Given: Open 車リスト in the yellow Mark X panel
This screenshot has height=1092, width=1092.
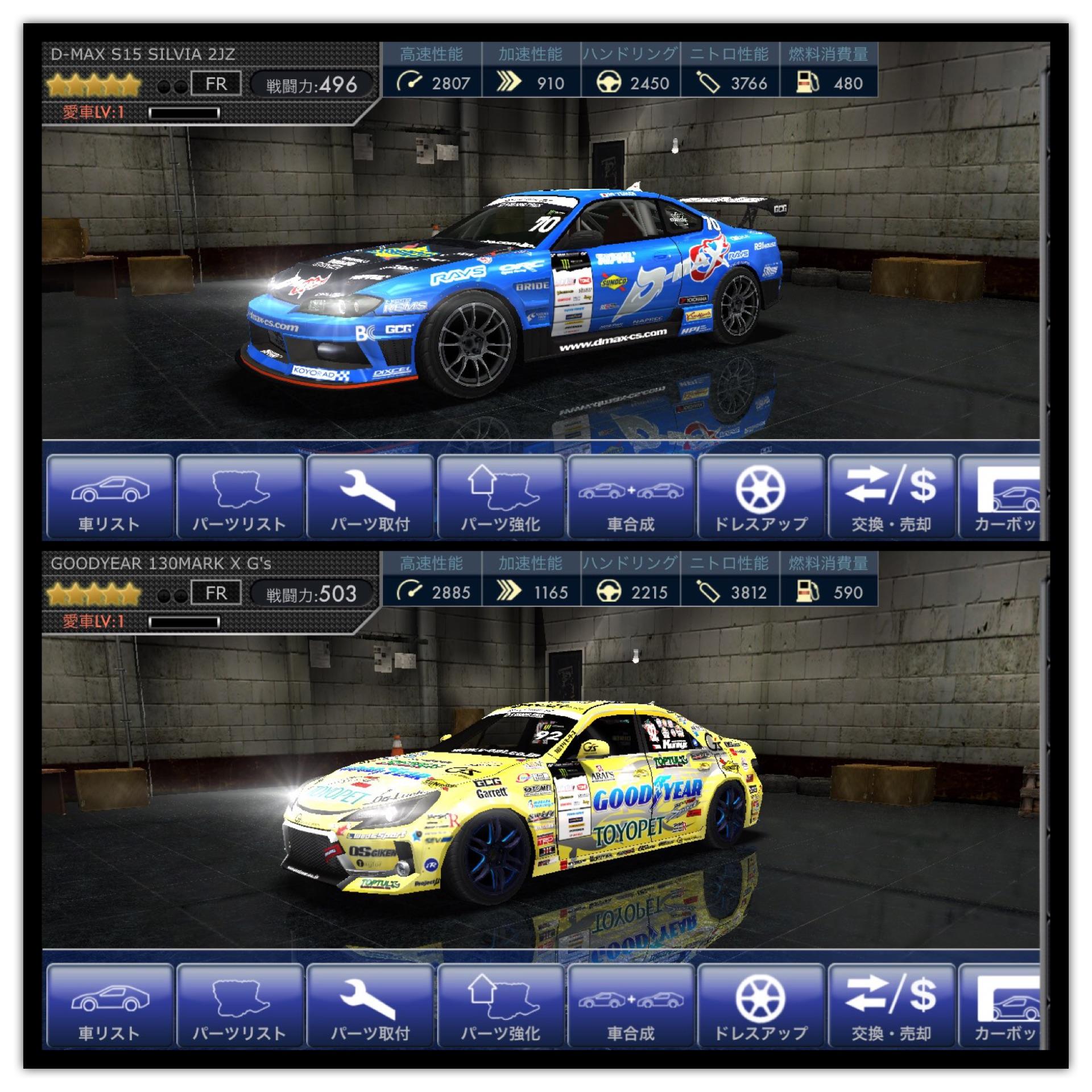Looking at the screenshot, I should [x=109, y=1006].
